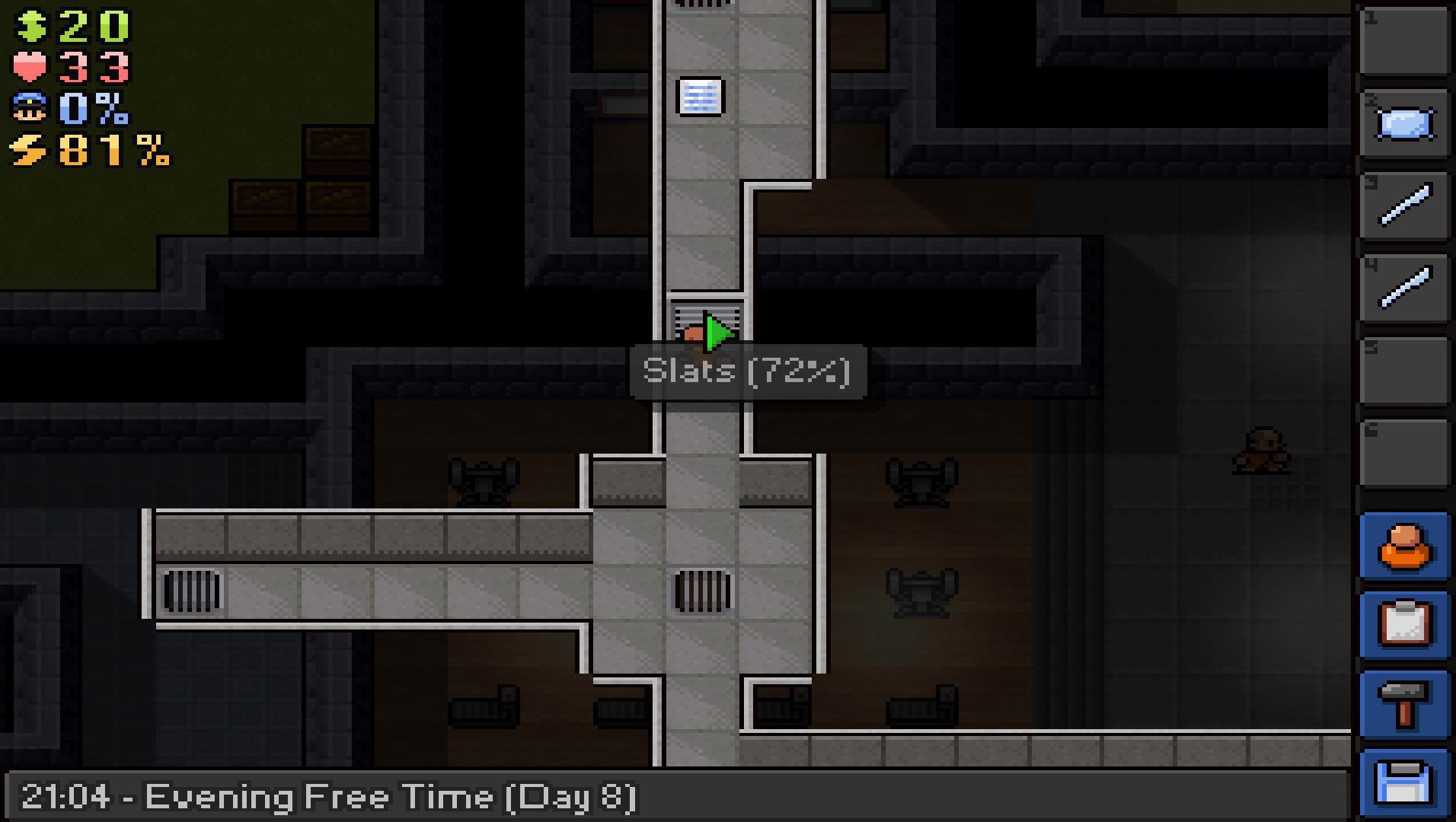
Task: Open the prisoner profile orange shirt icon
Action: [x=1405, y=547]
